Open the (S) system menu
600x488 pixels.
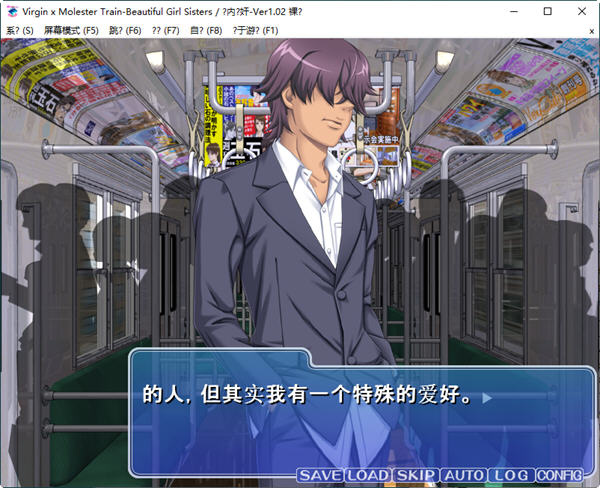pos(19,31)
